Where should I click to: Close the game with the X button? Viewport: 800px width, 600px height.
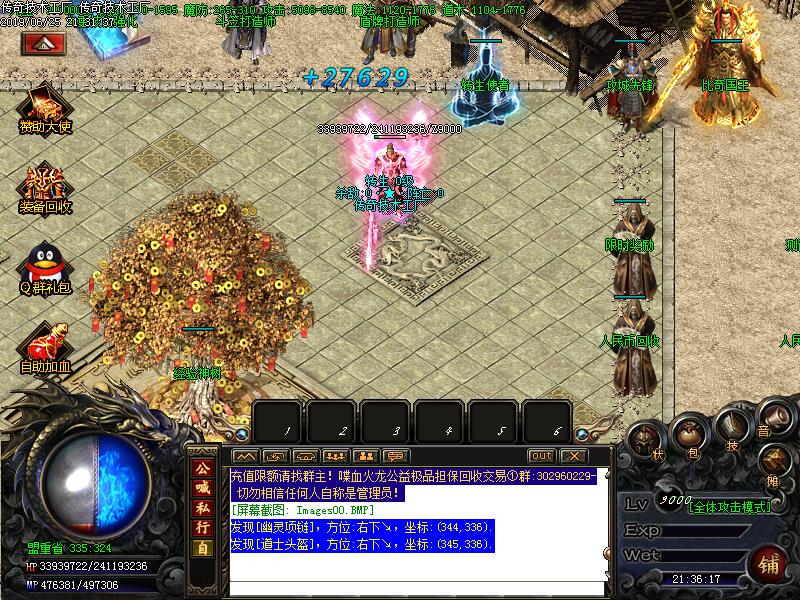(x=573, y=456)
